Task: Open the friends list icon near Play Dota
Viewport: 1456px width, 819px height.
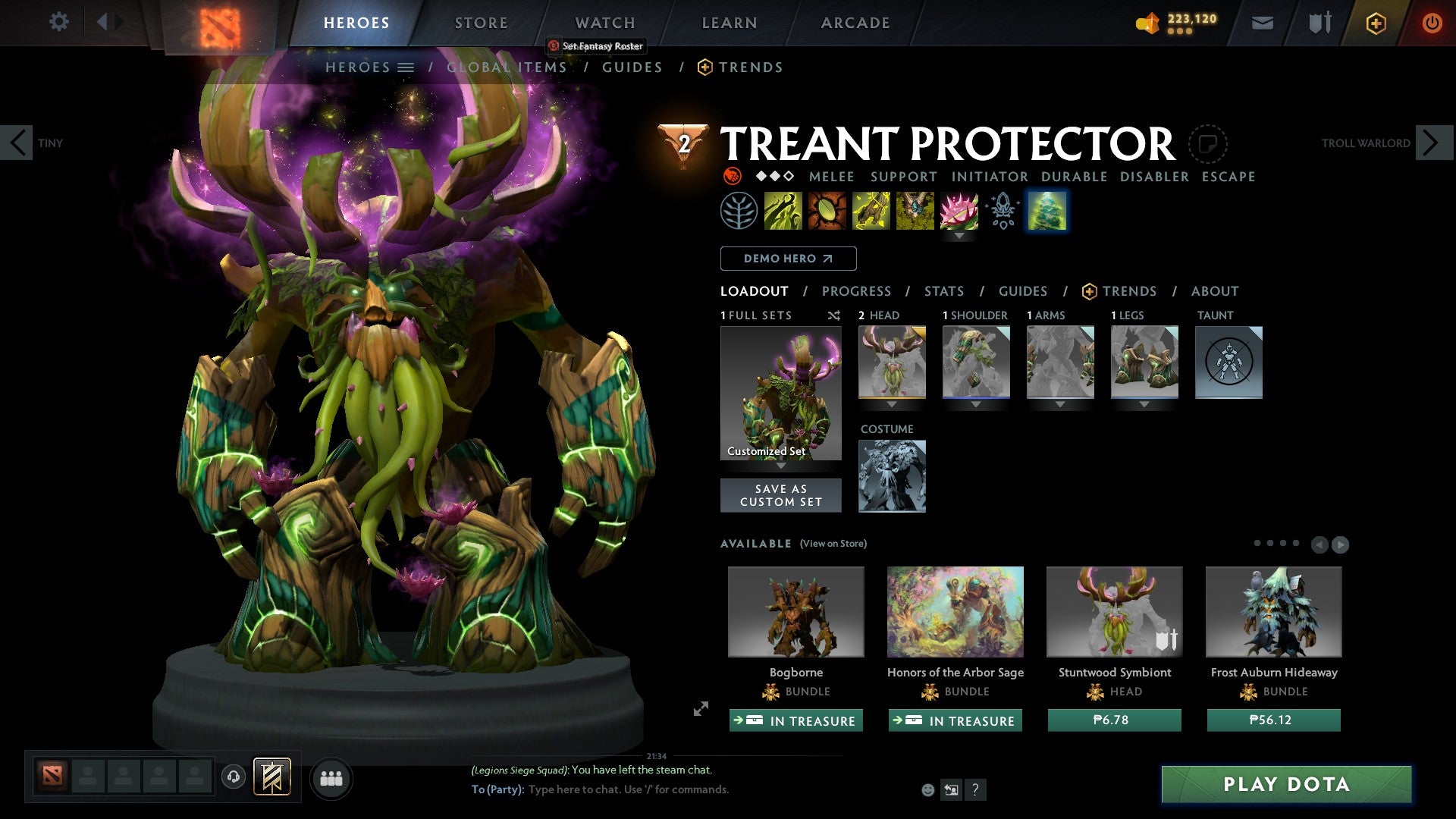Action: point(331,777)
